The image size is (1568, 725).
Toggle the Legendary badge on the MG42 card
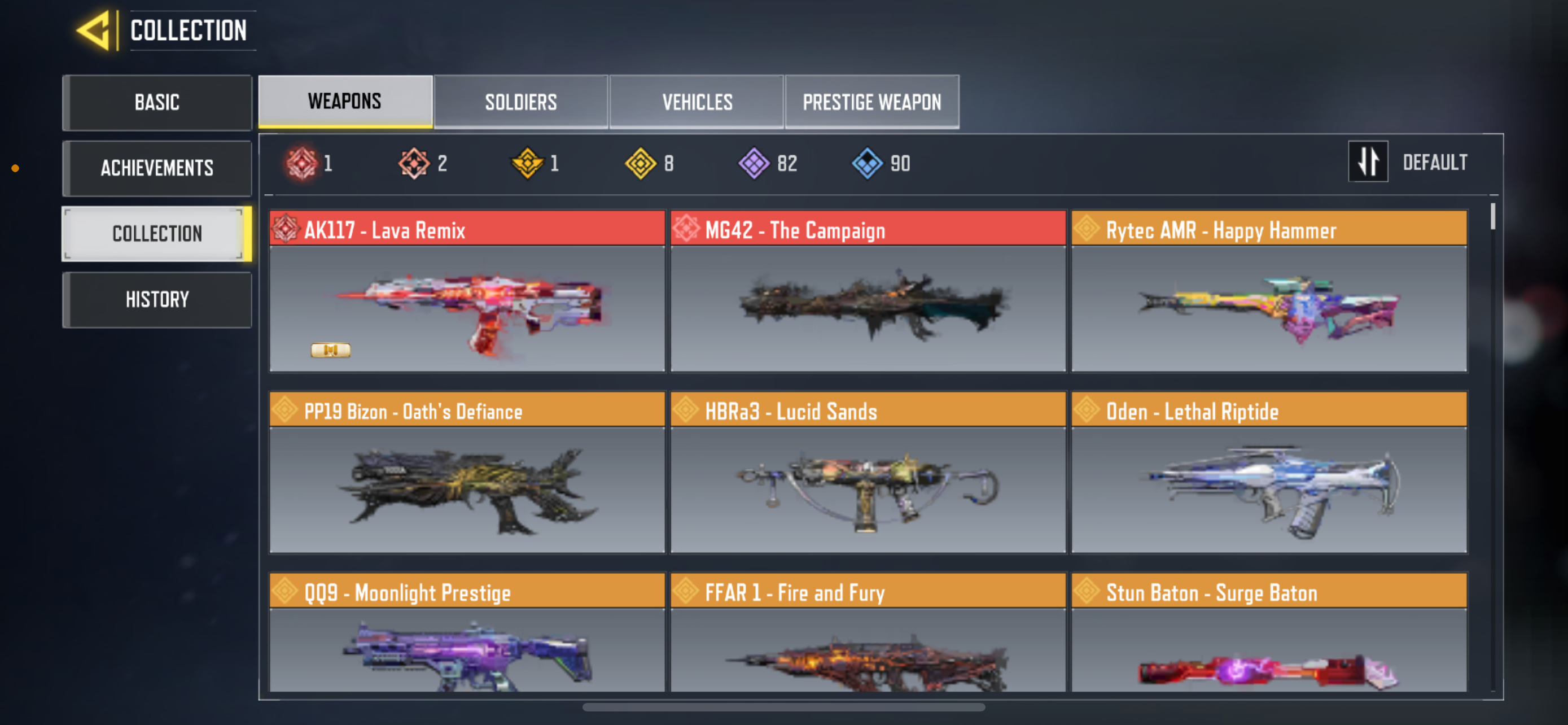pyautogui.click(x=686, y=229)
